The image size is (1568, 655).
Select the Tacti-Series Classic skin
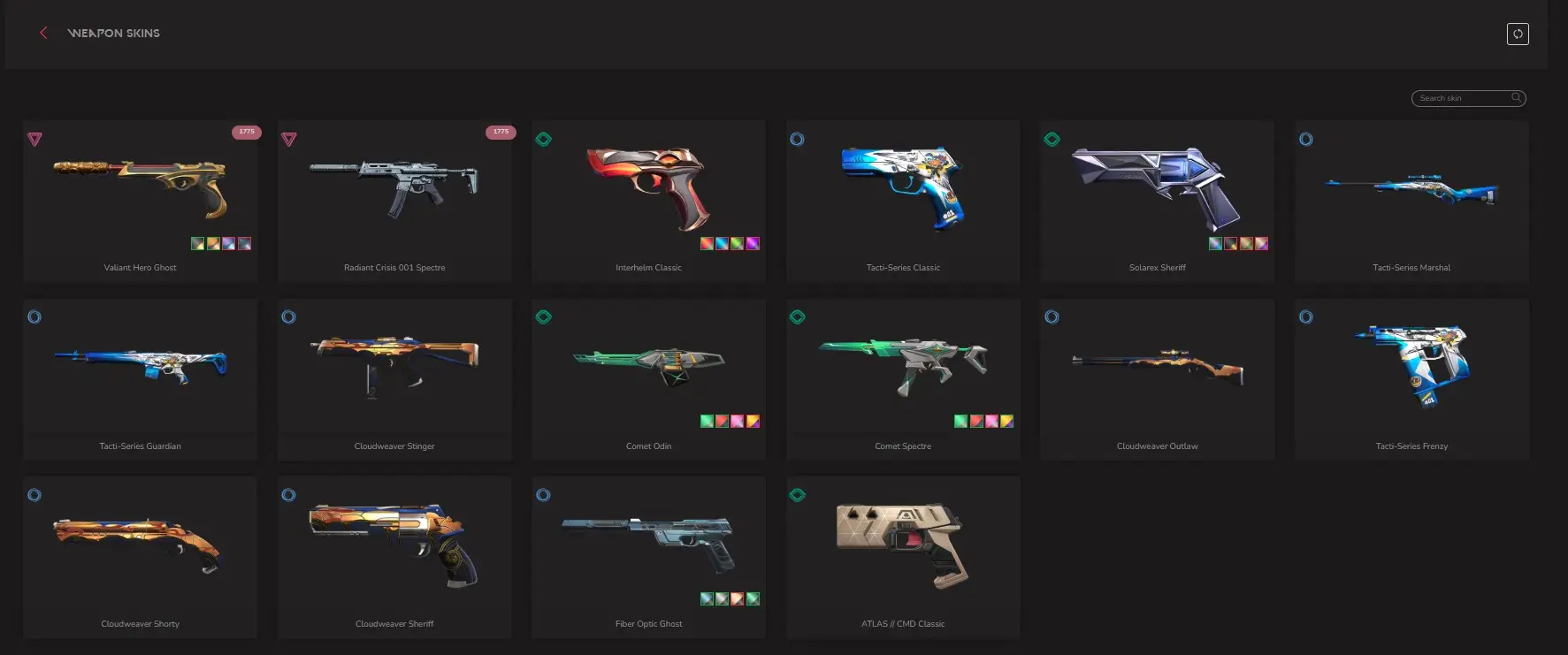pyautogui.click(x=903, y=202)
